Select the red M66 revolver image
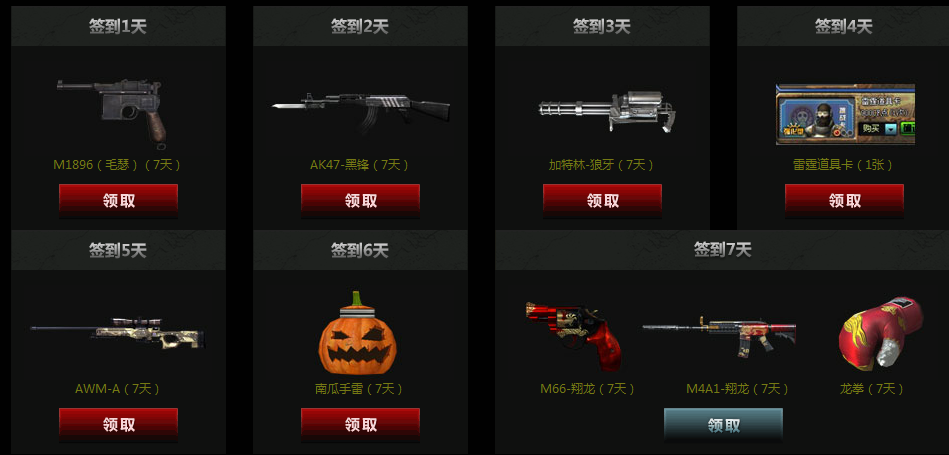Viewport: 949px width, 455px height. tap(575, 332)
